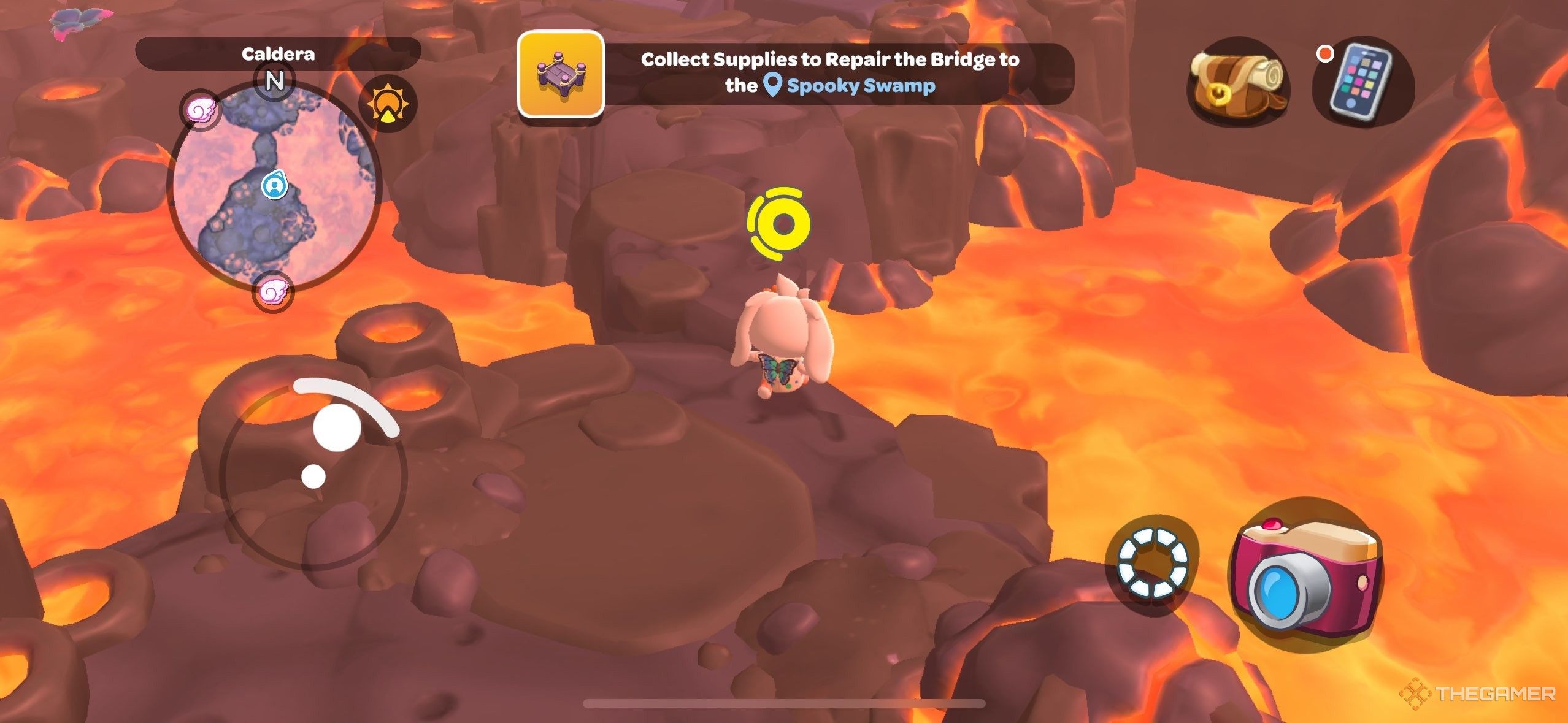Tap the virtual joystick thumb
The height and width of the screenshot is (723, 1568).
[x=336, y=428]
